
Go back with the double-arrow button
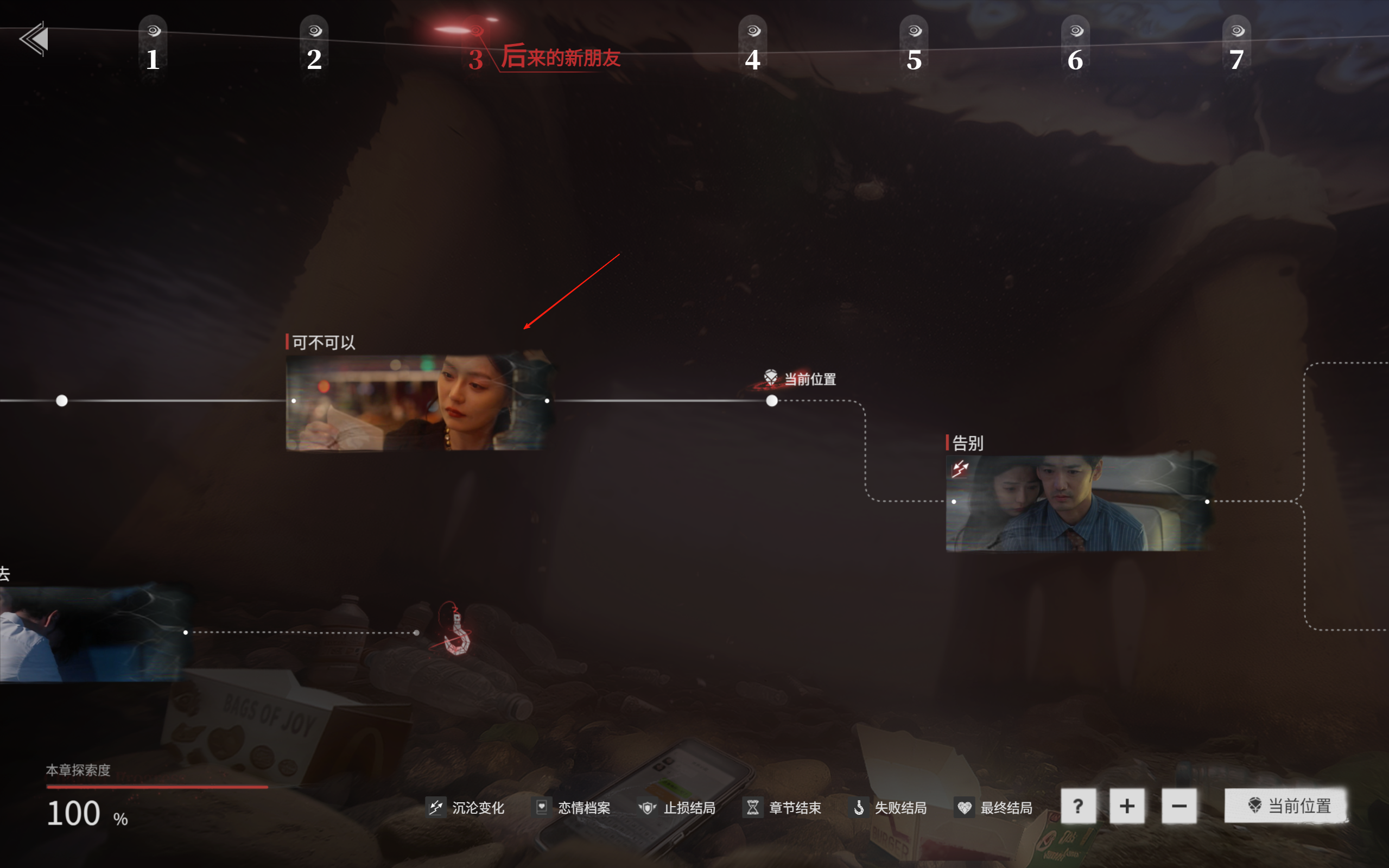pos(34,39)
